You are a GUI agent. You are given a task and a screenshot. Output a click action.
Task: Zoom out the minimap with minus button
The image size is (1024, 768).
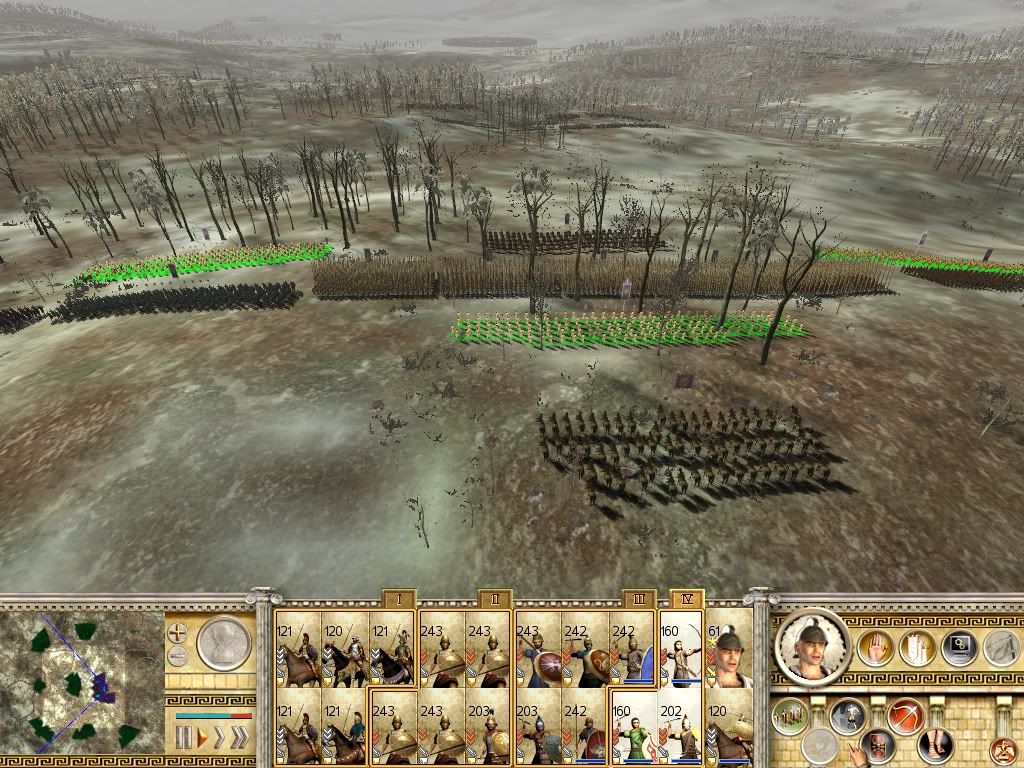(177, 656)
